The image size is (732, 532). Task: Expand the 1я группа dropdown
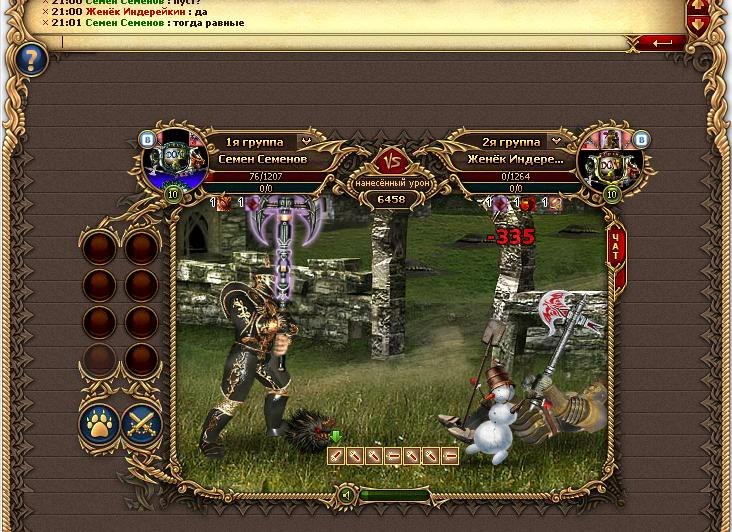tap(305, 142)
